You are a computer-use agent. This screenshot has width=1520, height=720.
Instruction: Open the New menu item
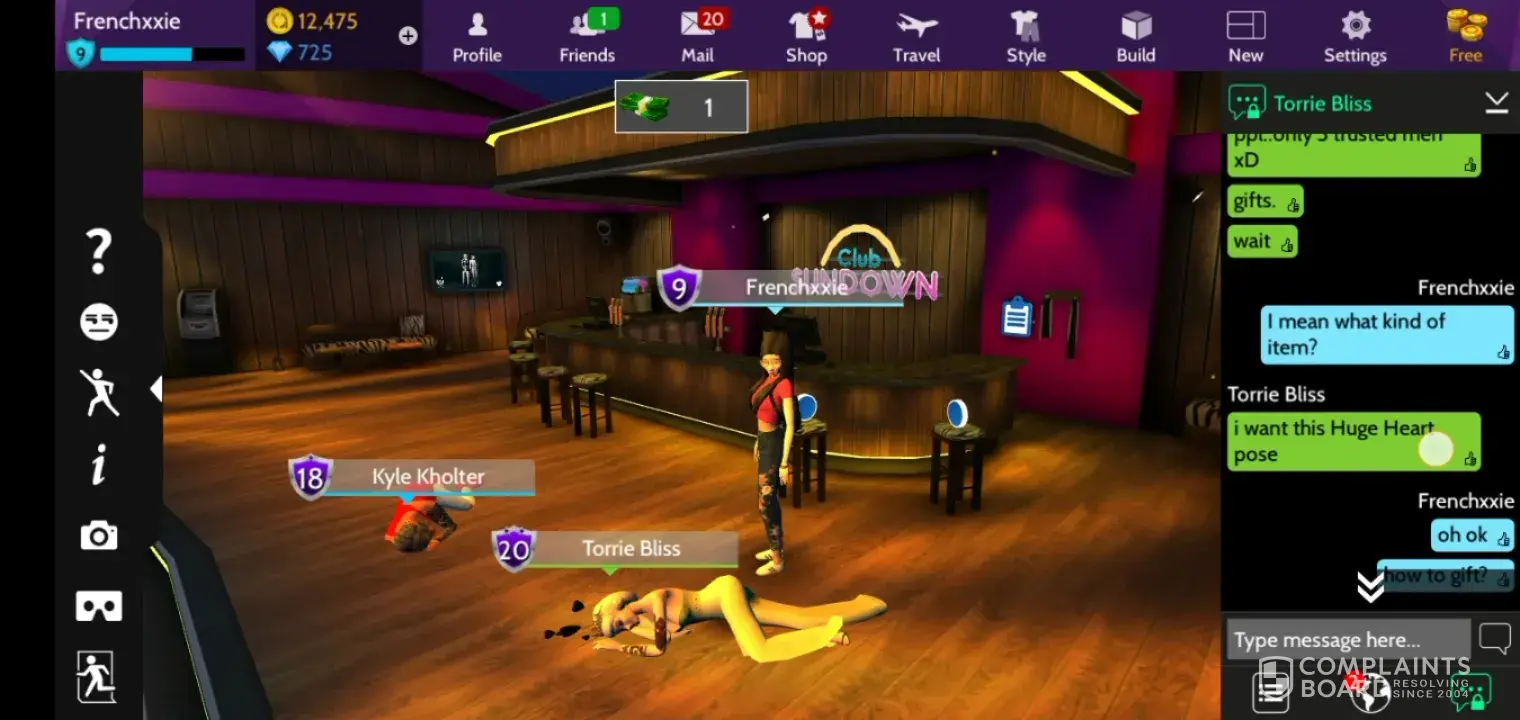click(x=1246, y=36)
